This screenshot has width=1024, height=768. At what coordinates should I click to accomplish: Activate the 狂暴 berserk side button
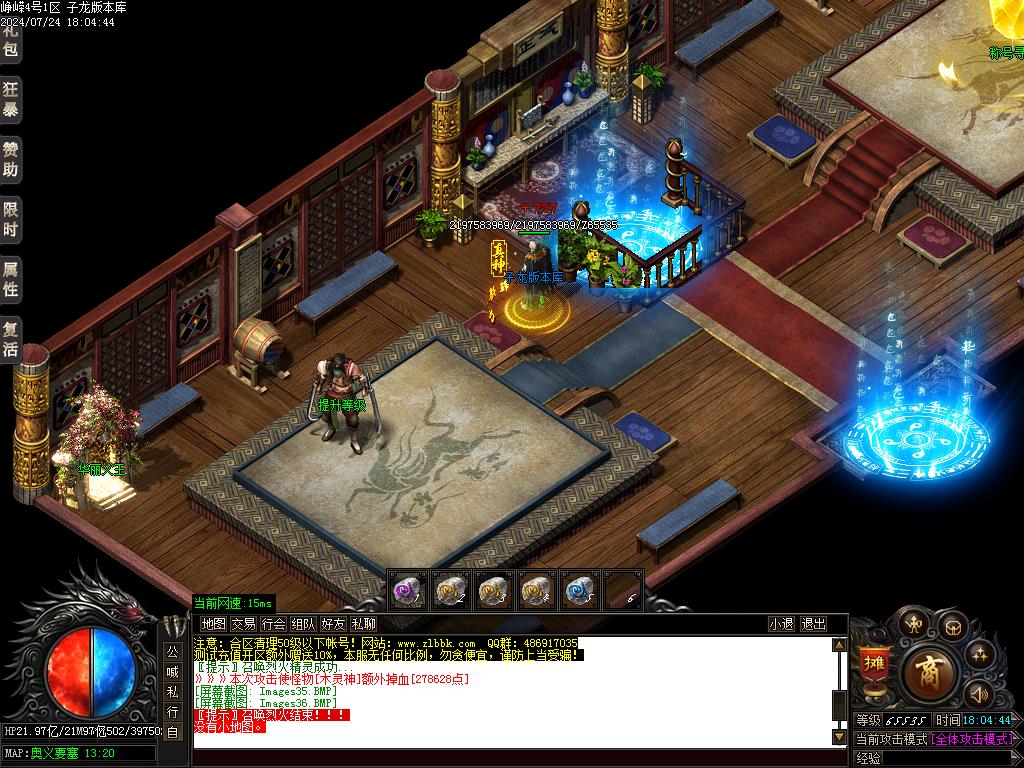[x=10, y=97]
